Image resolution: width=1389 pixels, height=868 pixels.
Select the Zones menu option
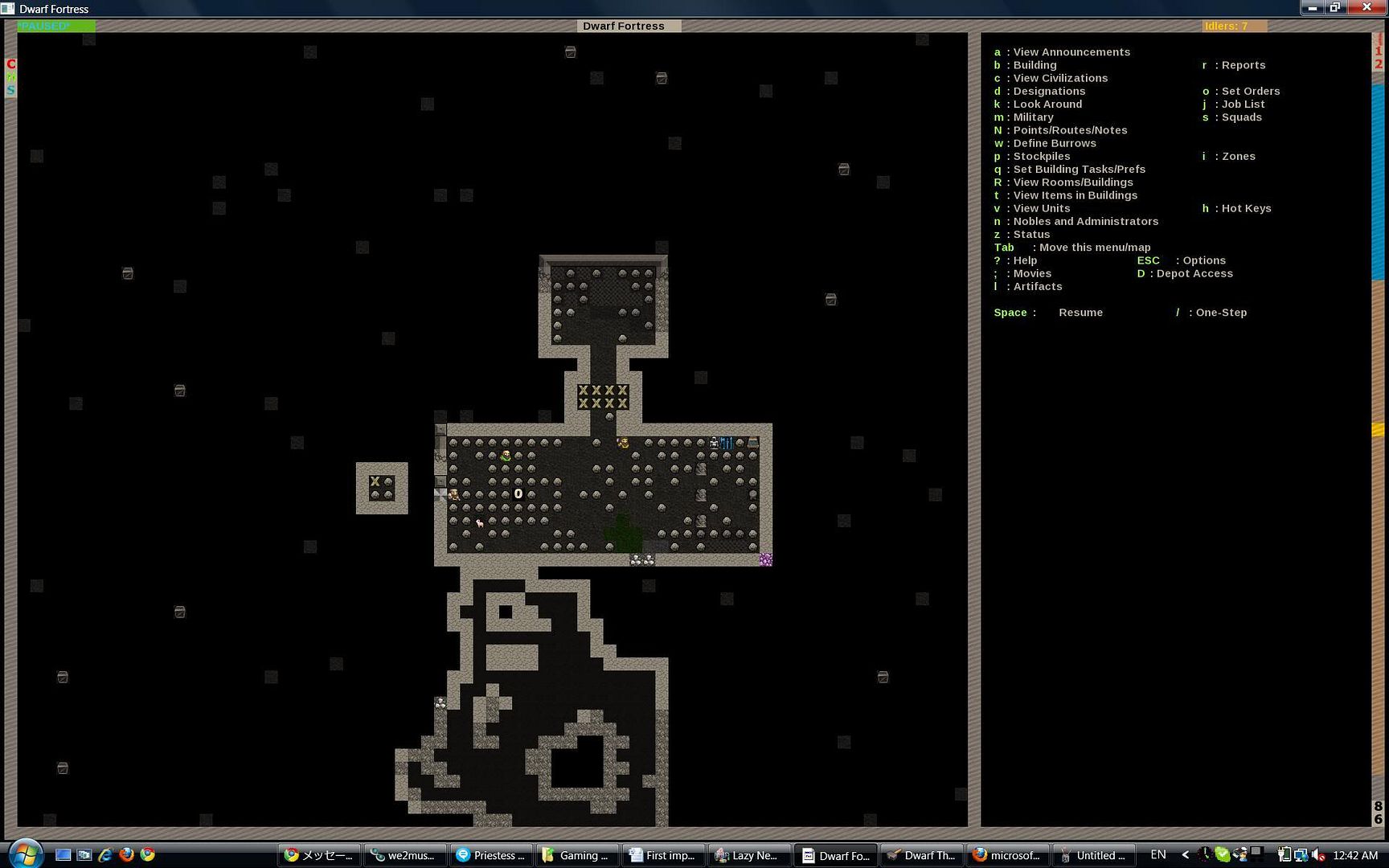[x=1238, y=157]
